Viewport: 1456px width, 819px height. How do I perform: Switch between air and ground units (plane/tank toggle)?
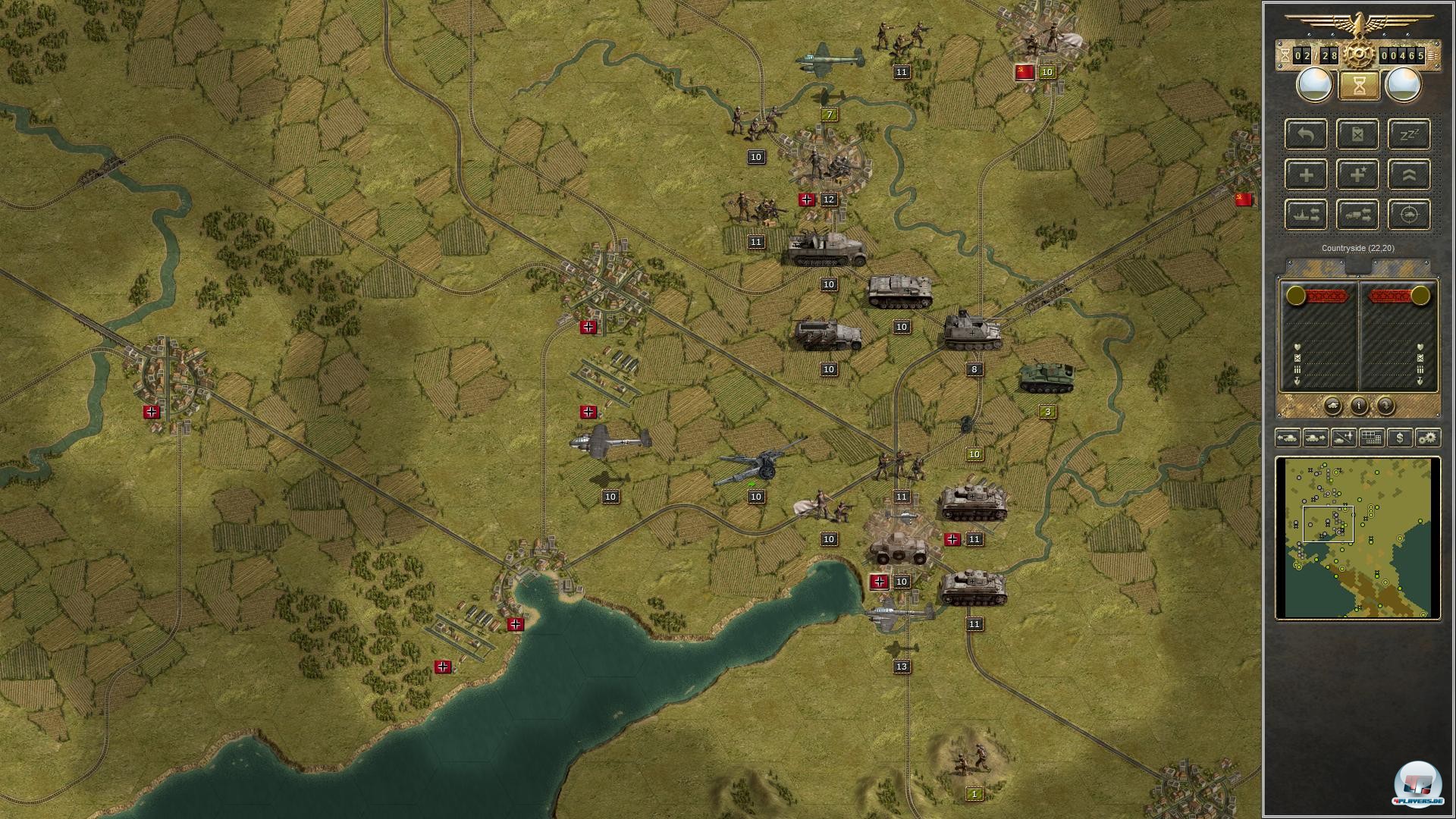pyautogui.click(x=1342, y=438)
